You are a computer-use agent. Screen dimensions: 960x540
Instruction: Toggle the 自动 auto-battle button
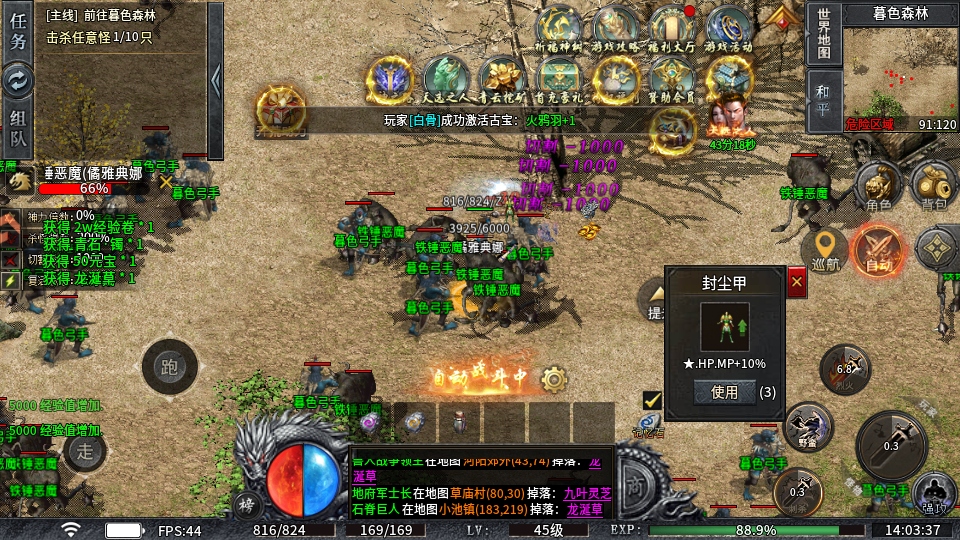(878, 250)
